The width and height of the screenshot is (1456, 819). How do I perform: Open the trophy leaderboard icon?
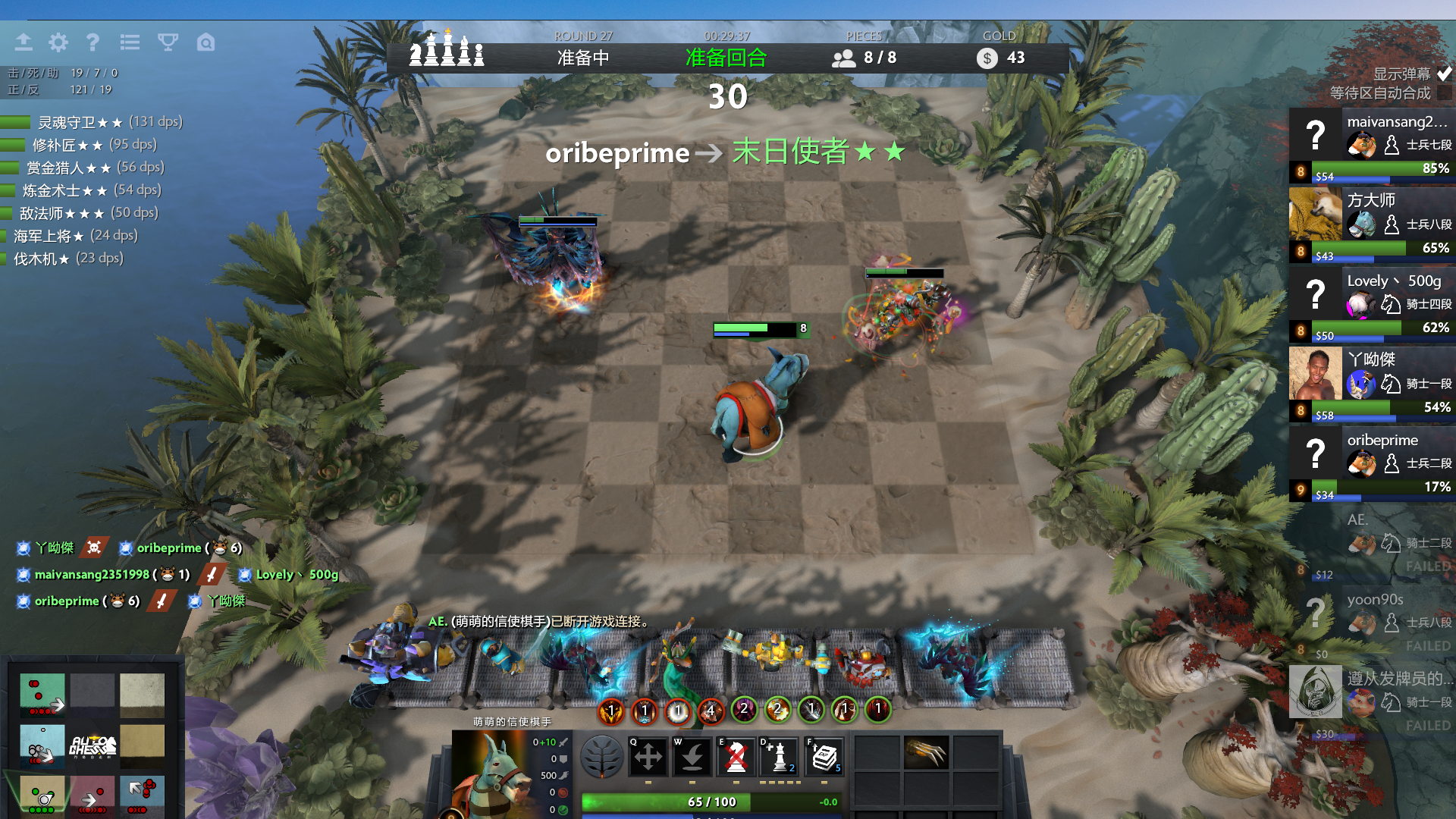[x=168, y=42]
